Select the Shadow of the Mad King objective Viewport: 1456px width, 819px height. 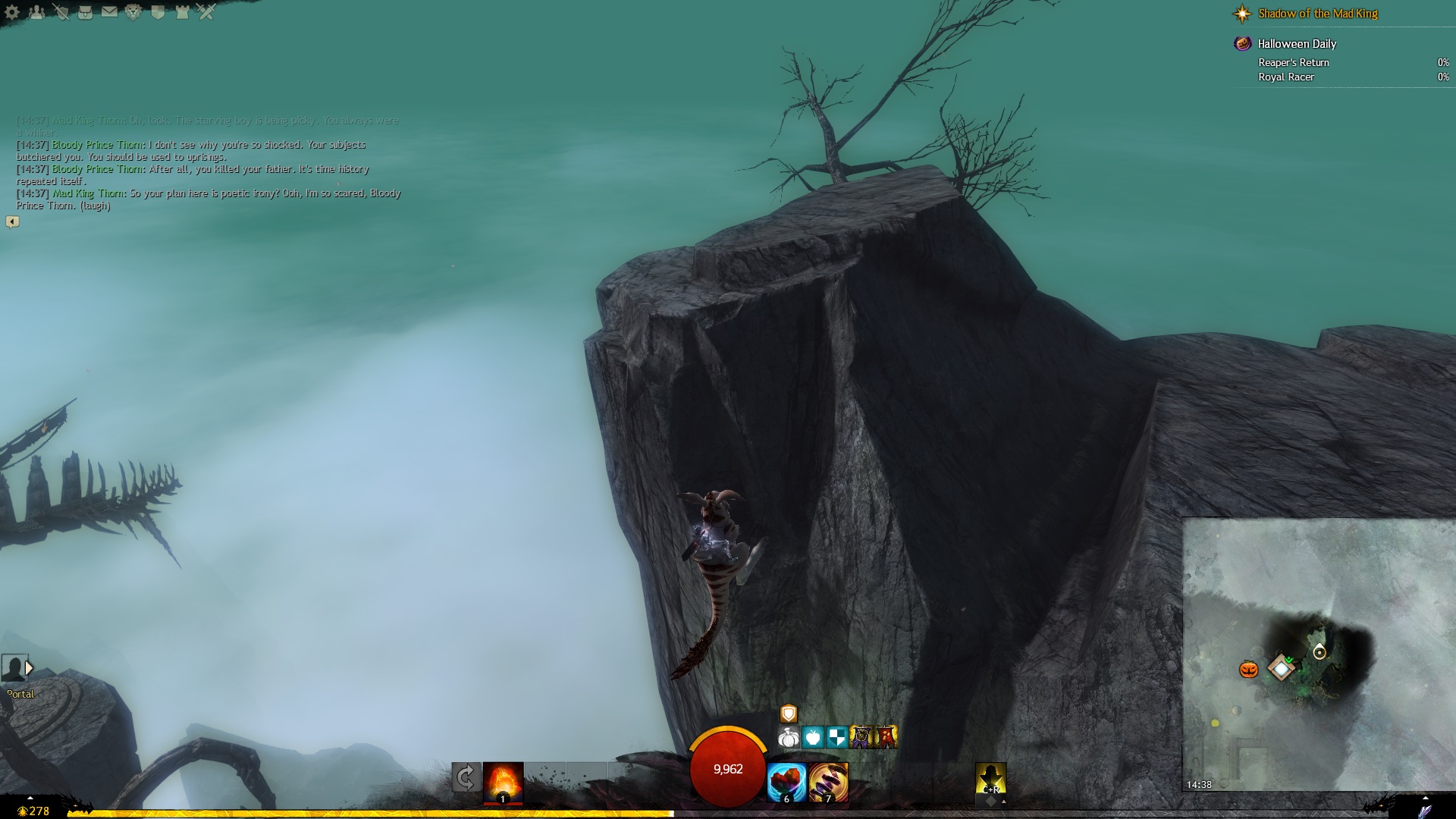pos(1317,14)
